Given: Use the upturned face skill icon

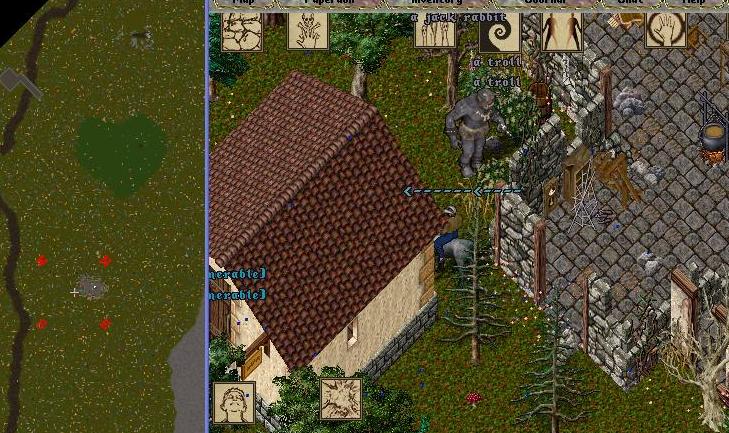Looking at the screenshot, I should (x=233, y=403).
